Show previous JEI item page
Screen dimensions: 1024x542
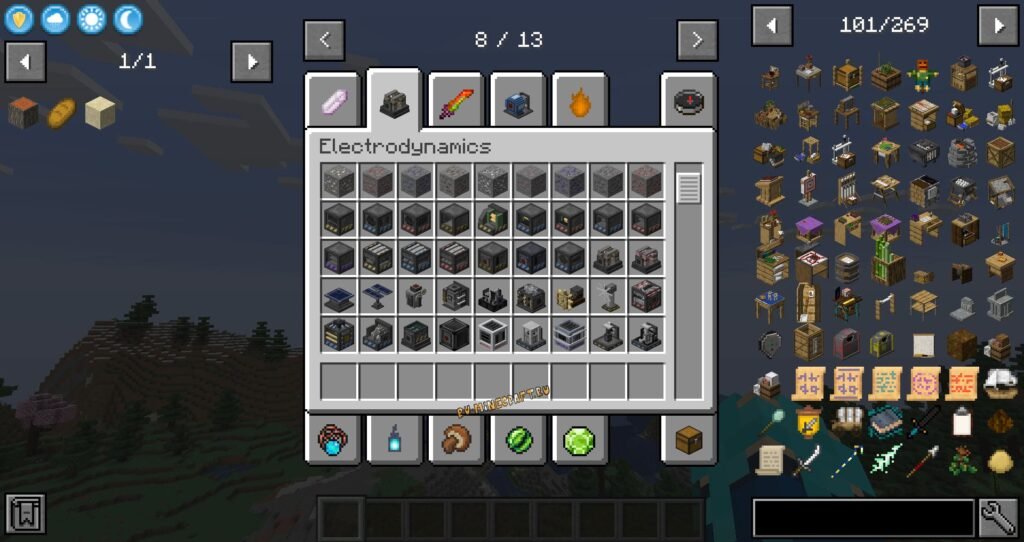772,26
